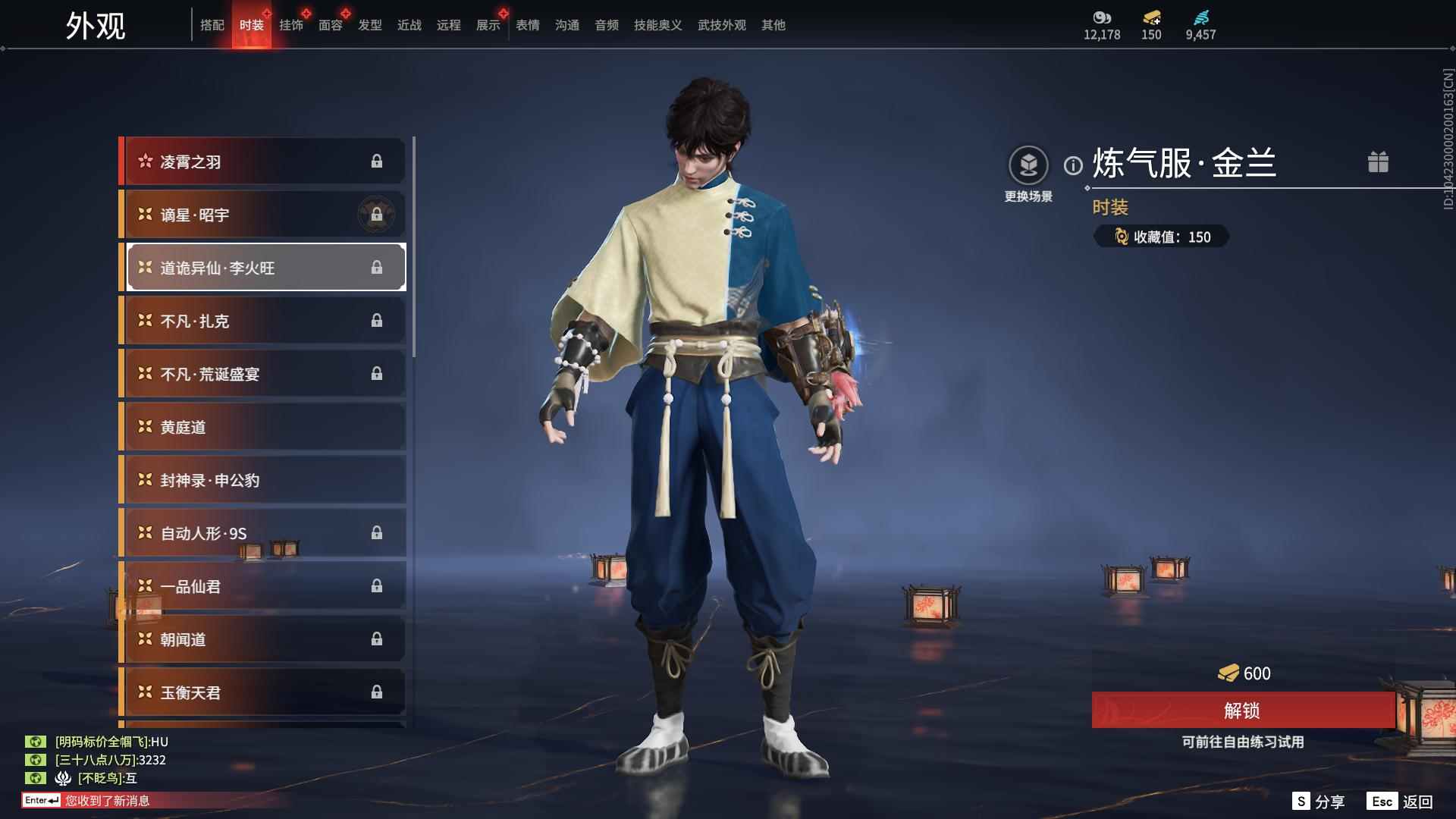
Task: Show info for 炼气服·金兰
Action: [1073, 165]
